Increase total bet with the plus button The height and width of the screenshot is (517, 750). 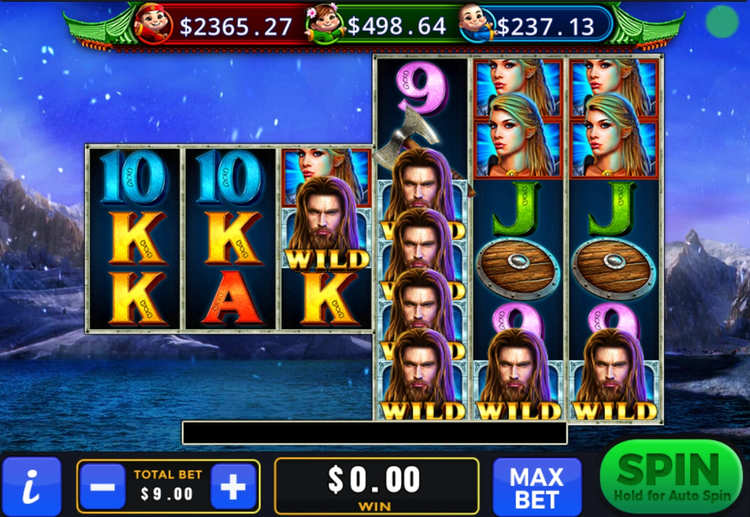233,487
